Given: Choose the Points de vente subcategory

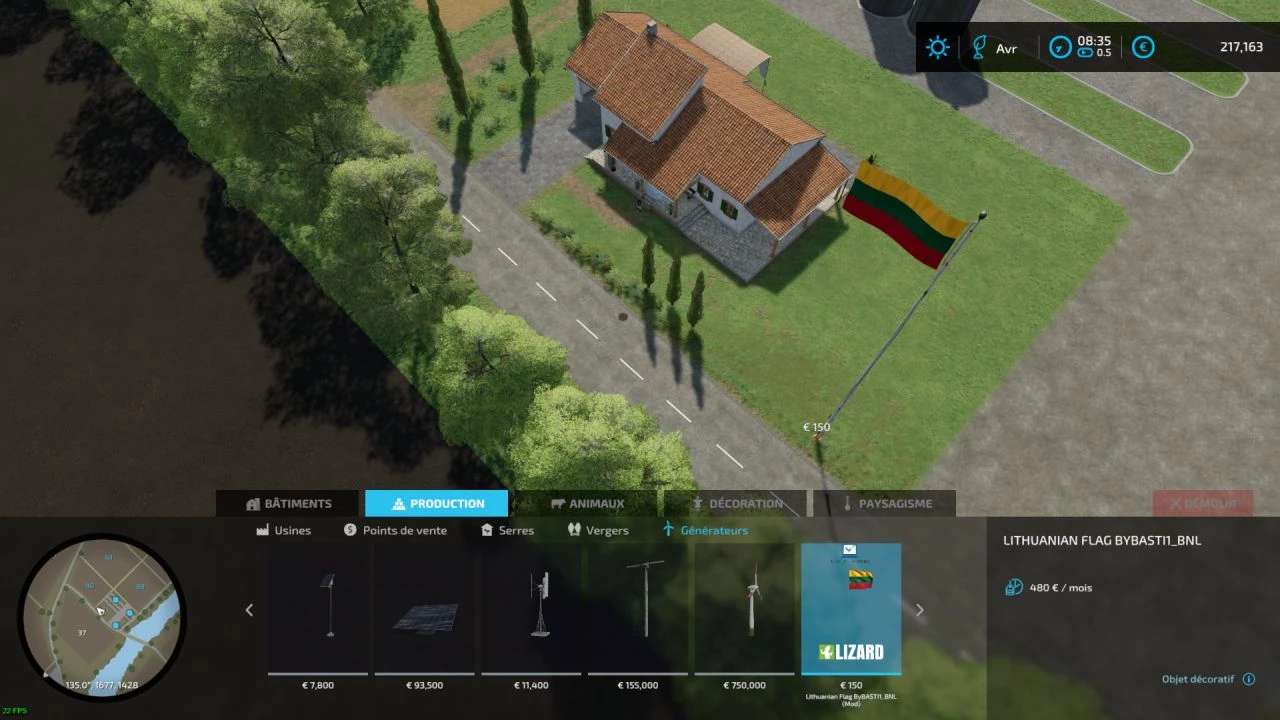Looking at the screenshot, I should (x=395, y=531).
